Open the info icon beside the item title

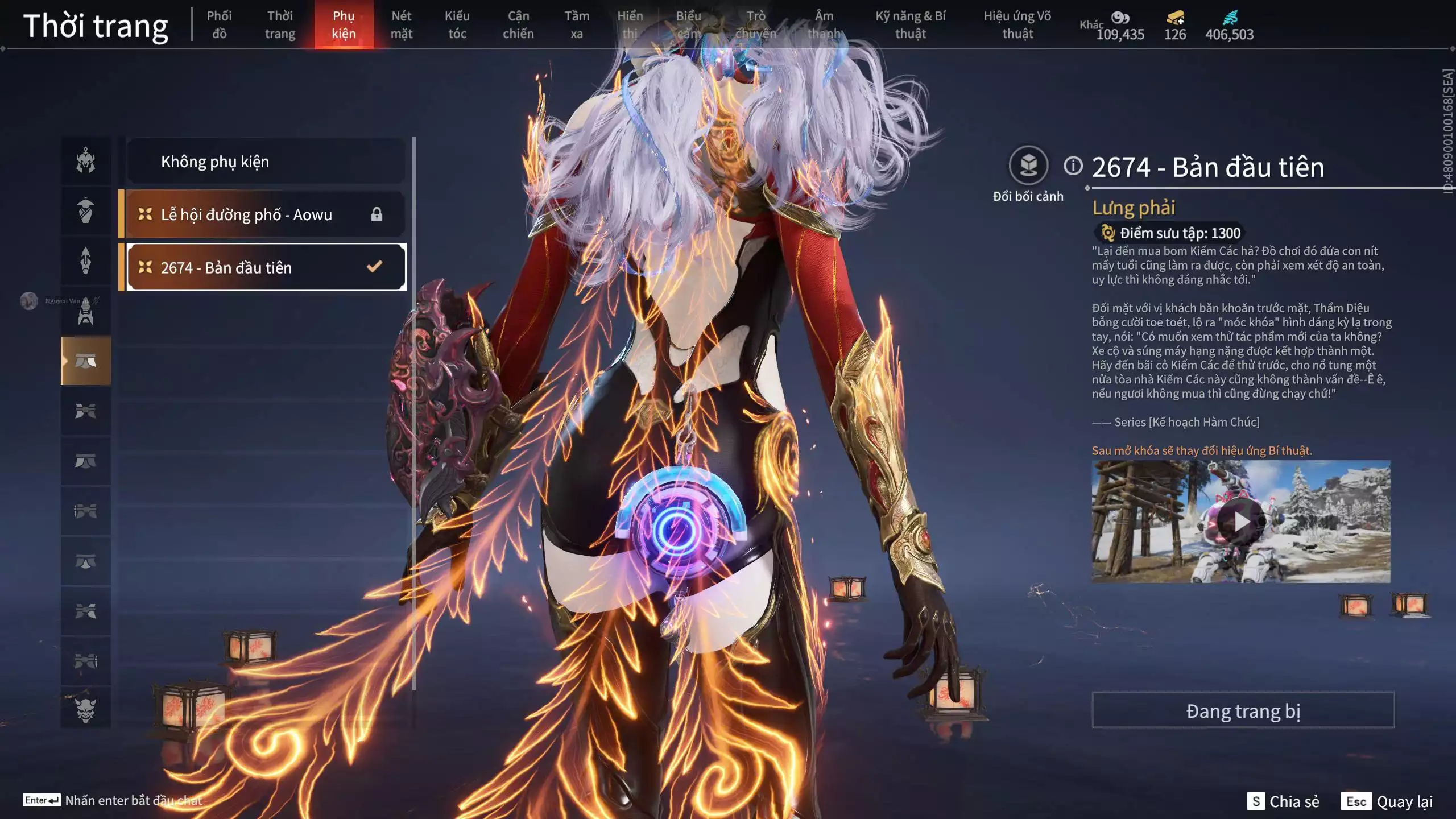[1073, 166]
